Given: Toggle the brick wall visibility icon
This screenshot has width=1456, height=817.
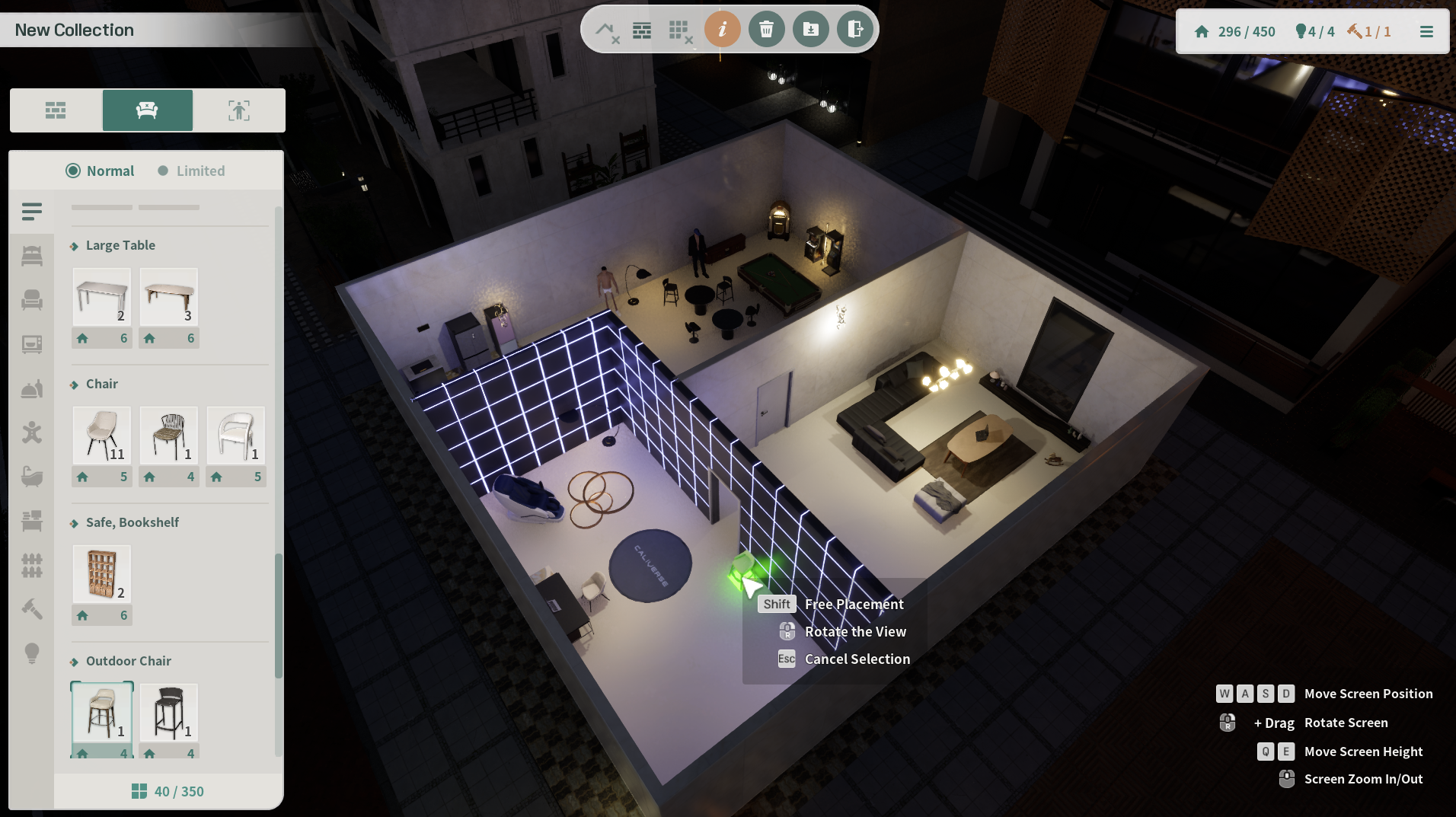Looking at the screenshot, I should pyautogui.click(x=642, y=30).
